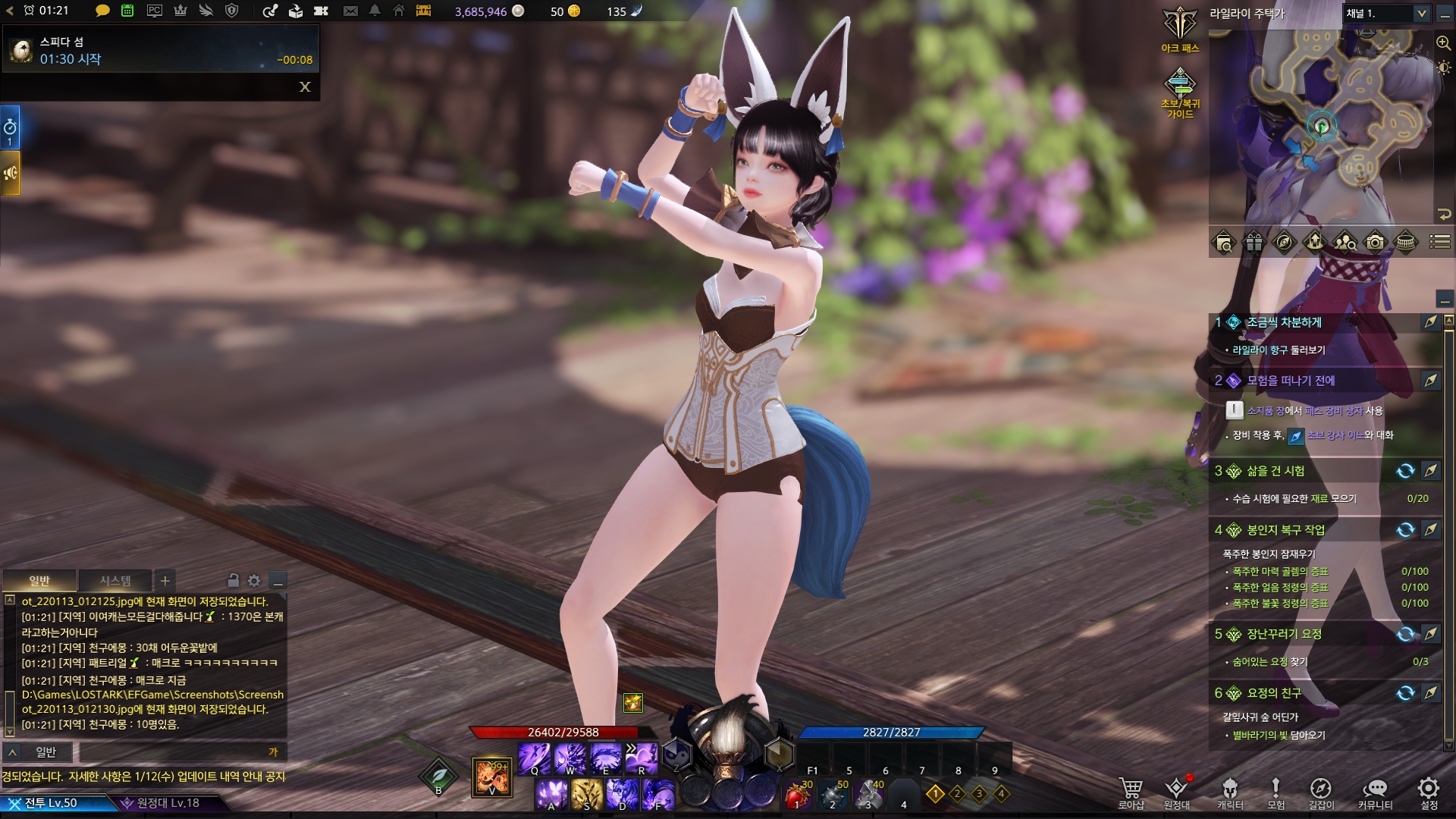Open the 설정 settings menu

click(x=1429, y=792)
